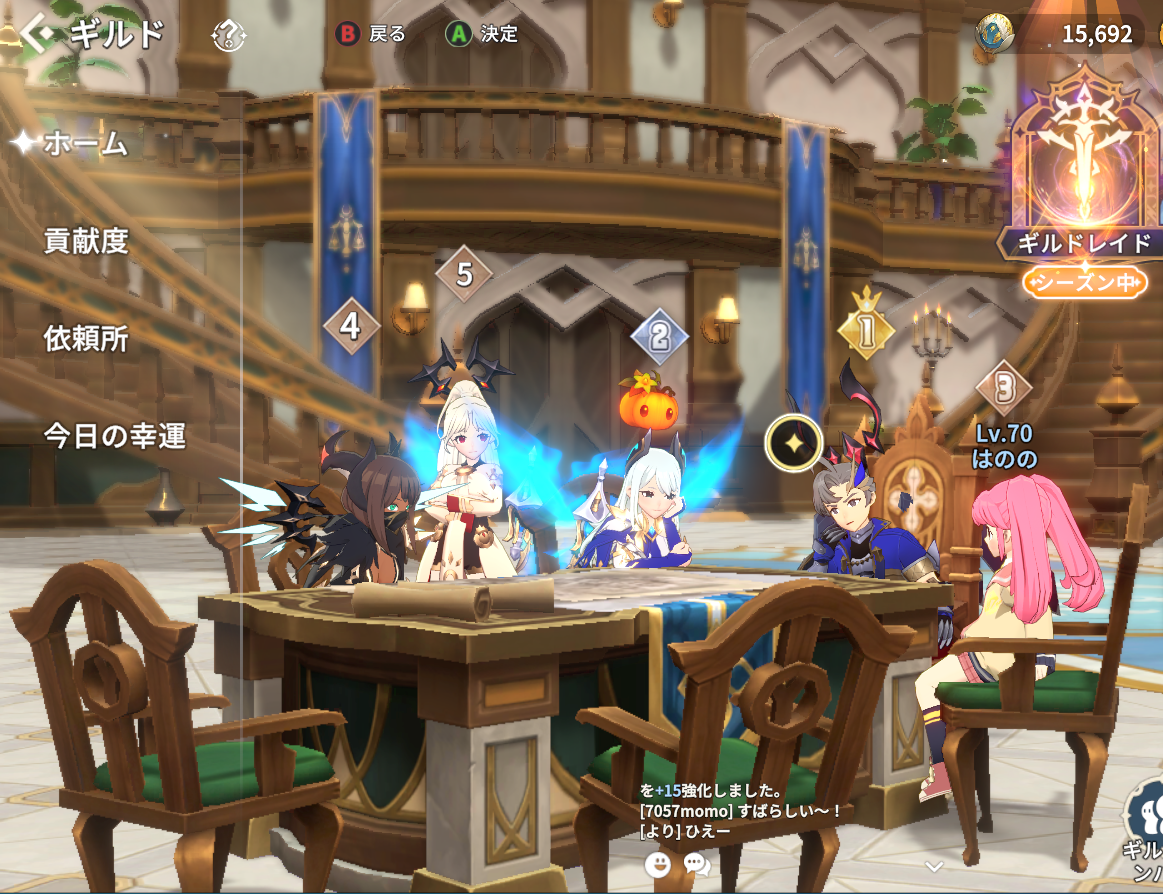Select the rank 1 gold crown marker

pyautogui.click(x=865, y=325)
